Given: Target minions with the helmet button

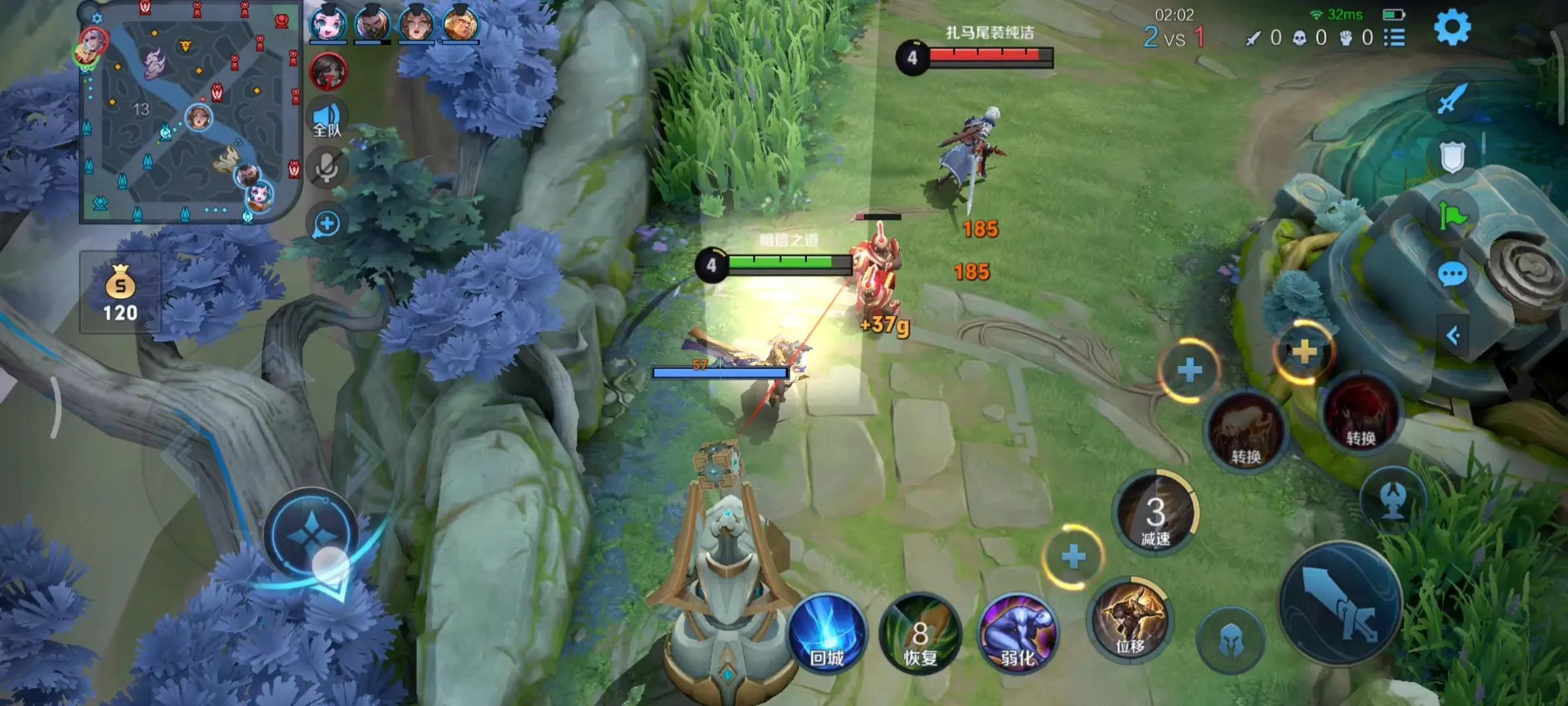Looking at the screenshot, I should point(1231,641).
